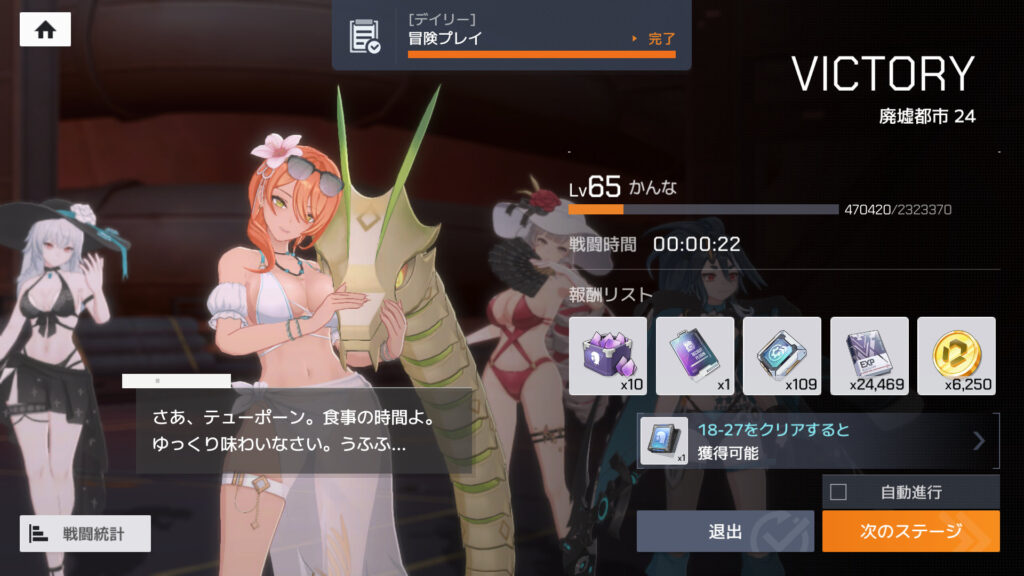Open 戦闘統計 battle statistics
Viewport: 1024px width, 576px height.
[x=85, y=534]
